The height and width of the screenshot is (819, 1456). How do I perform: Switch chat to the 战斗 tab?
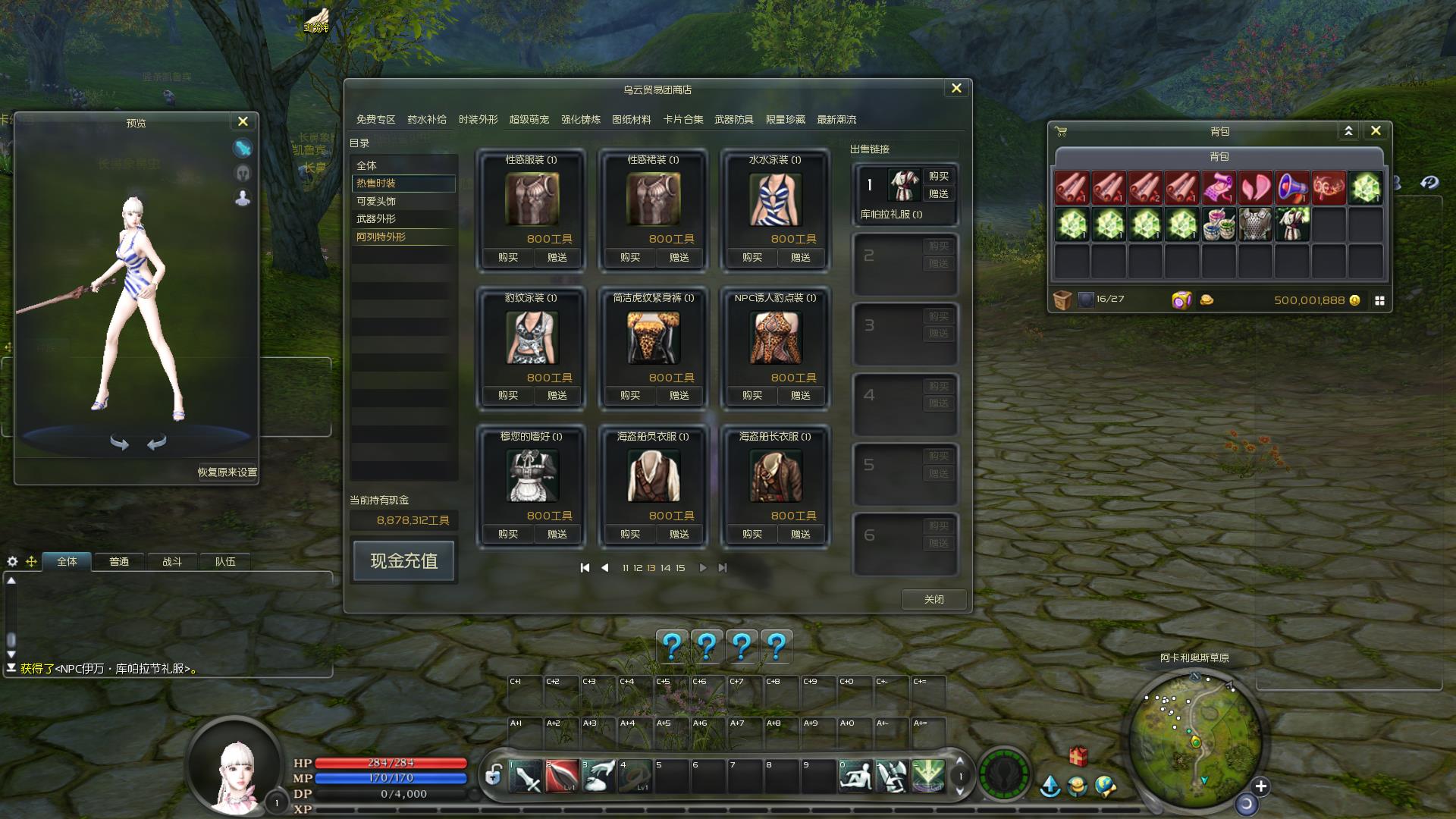[172, 561]
